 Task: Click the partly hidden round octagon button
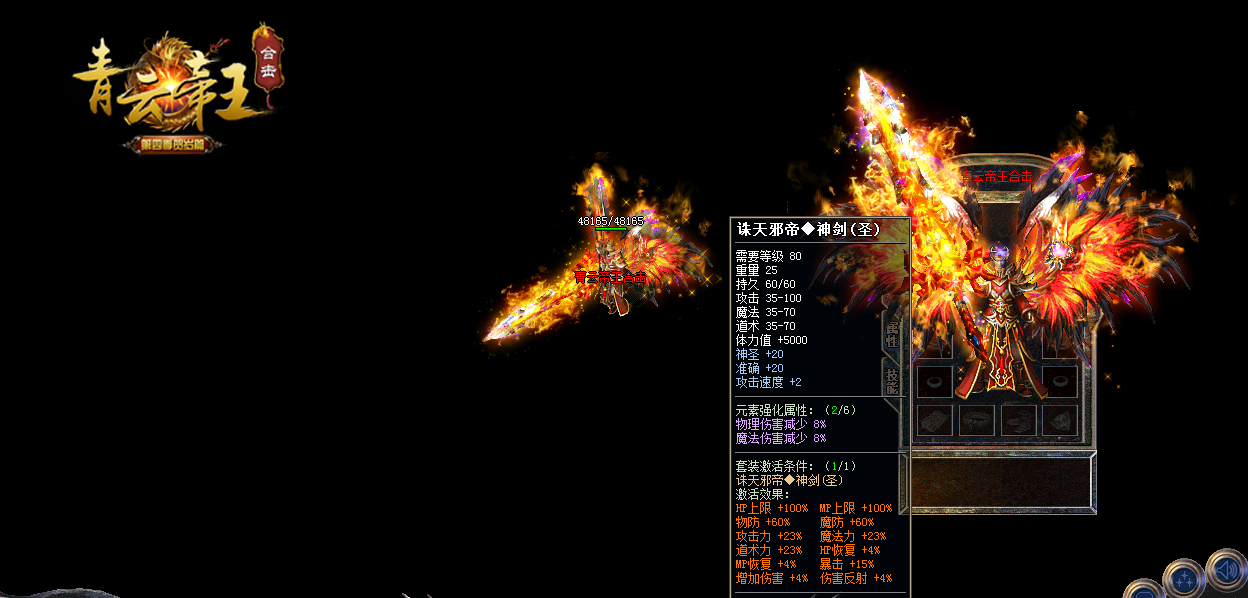[x=1142, y=591]
